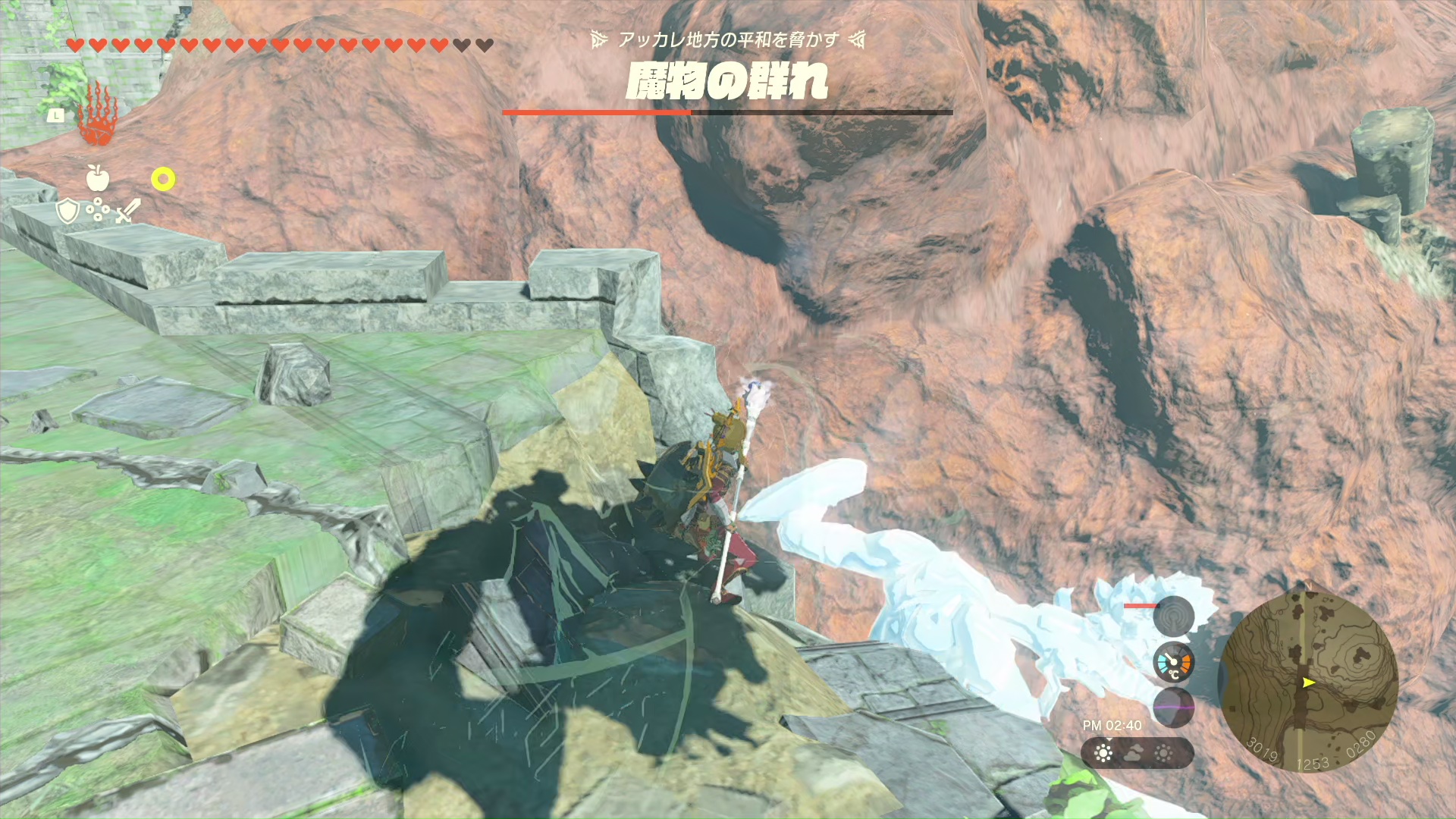
Task: Select the cloudy icon in weather forecast
Action: tap(1134, 753)
